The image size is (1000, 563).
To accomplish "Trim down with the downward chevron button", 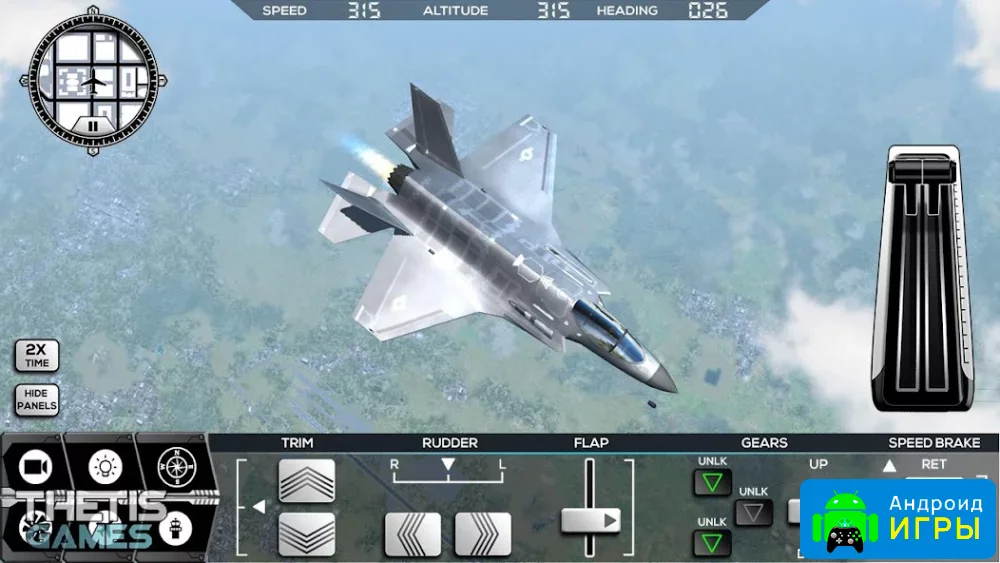I will [306, 533].
